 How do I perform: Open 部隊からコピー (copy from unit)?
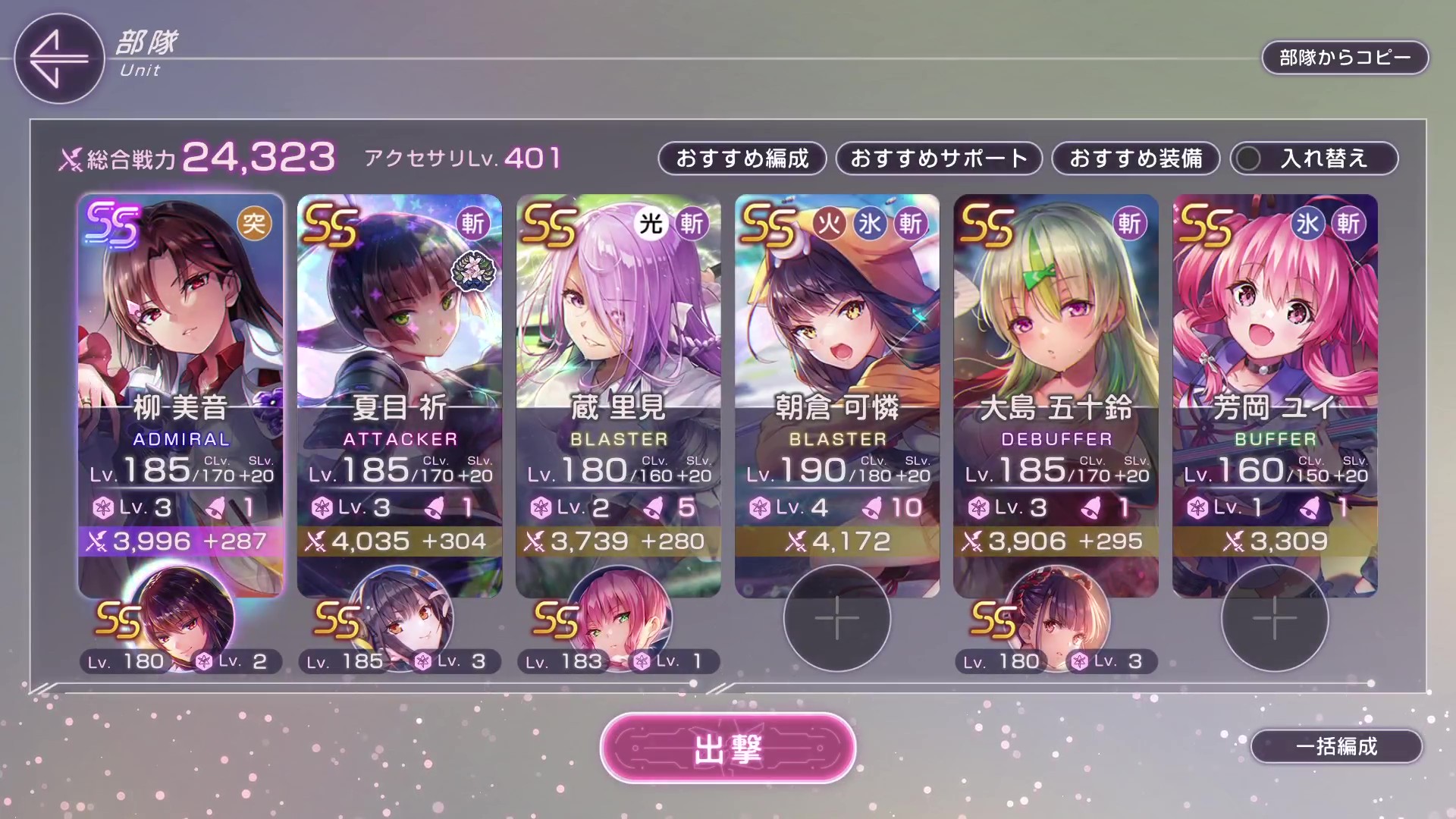coord(1345,58)
